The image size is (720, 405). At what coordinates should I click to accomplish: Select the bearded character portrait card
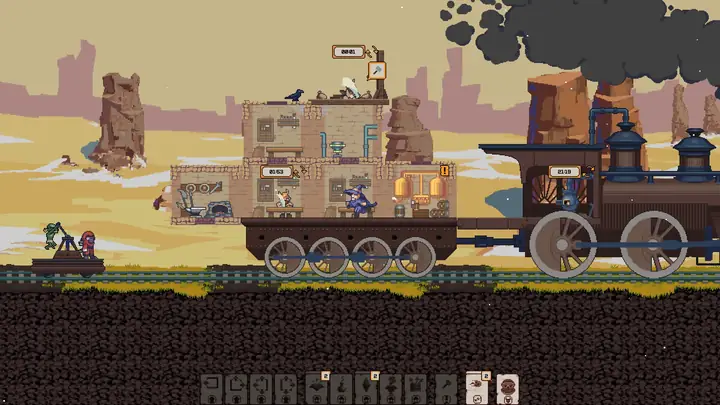point(506,386)
